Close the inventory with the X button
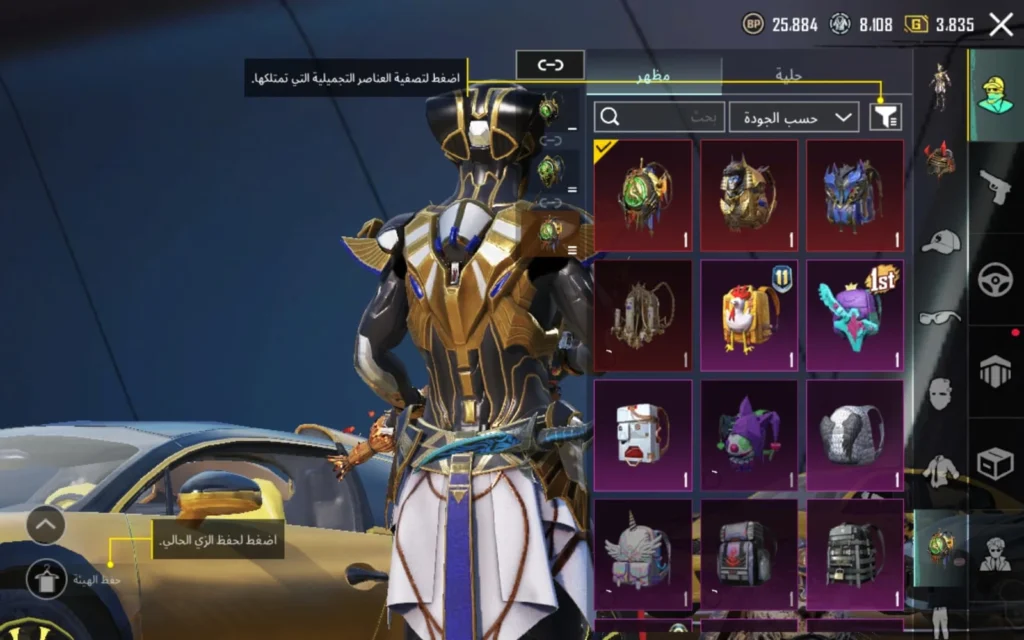This screenshot has width=1024, height=640. tap(1000, 25)
